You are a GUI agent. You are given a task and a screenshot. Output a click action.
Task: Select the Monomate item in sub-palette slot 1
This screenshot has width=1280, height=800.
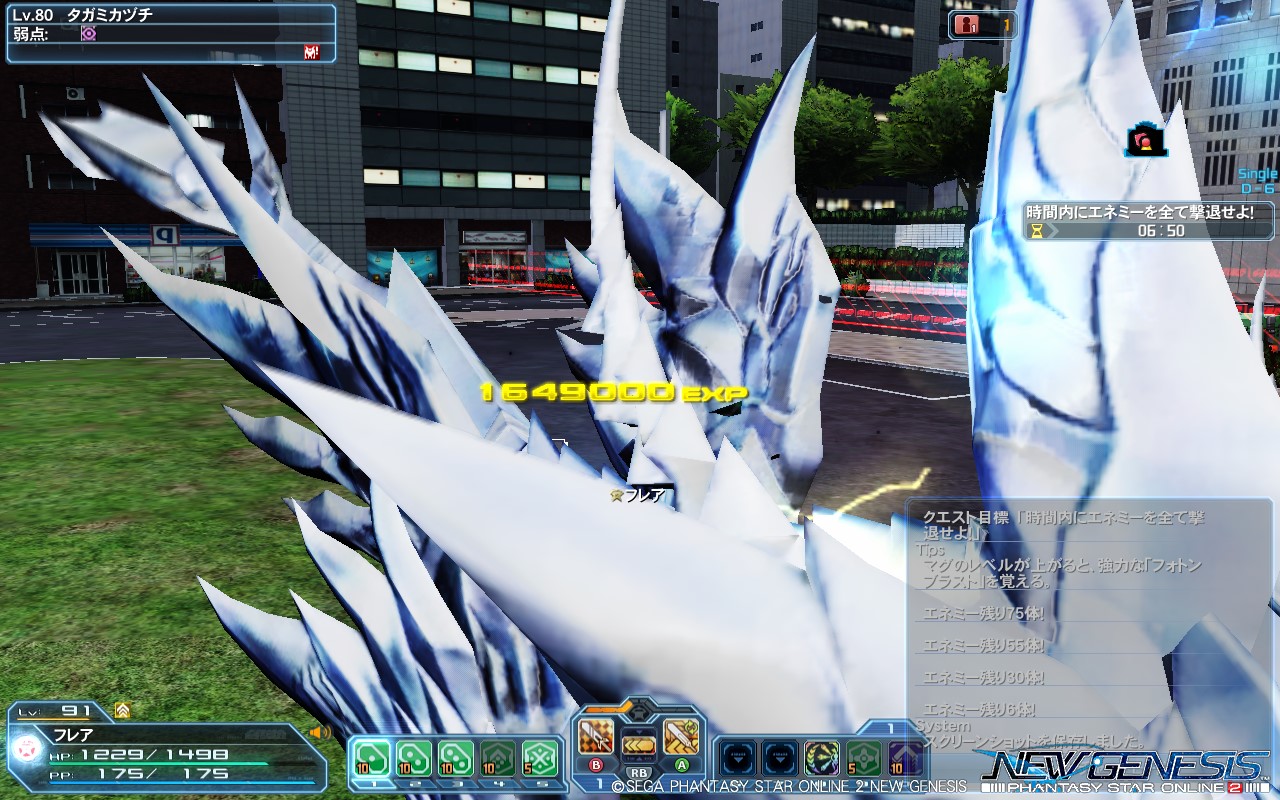pos(372,758)
